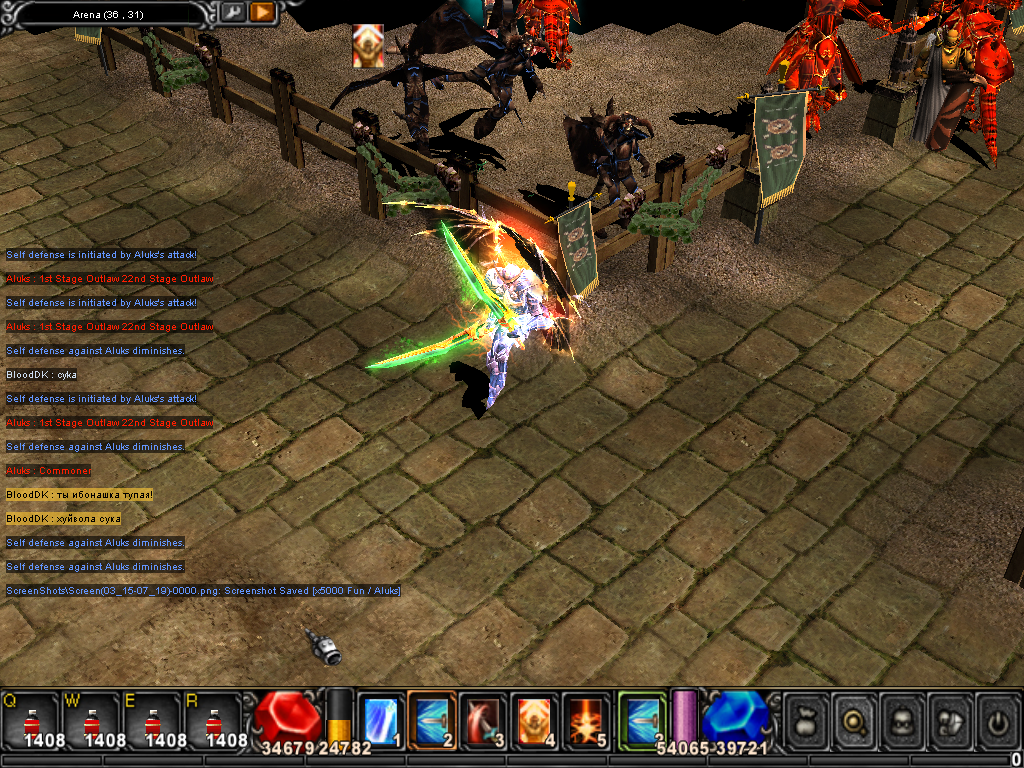This screenshot has width=1024, height=768.
Task: Use the Q slot red potion
Action: point(31,720)
